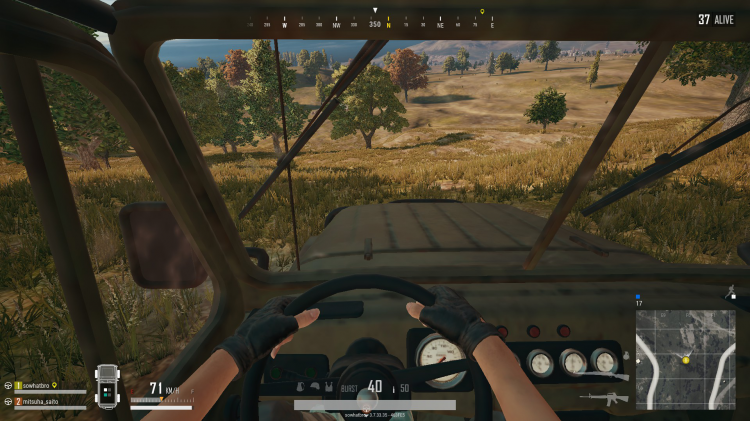
Task: Click the compass bar heading strip
Action: [x=375, y=21]
